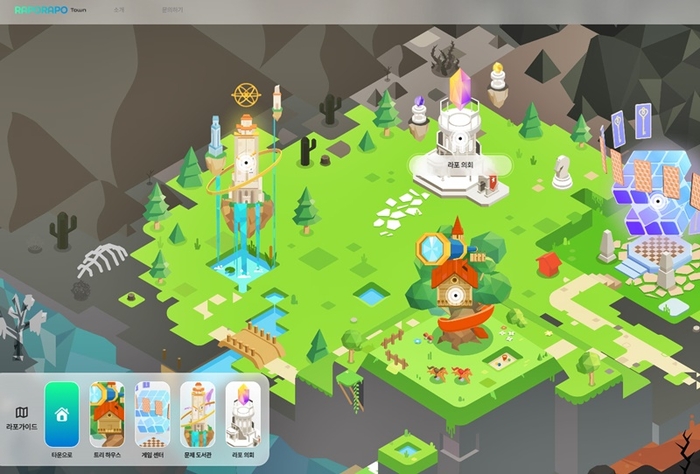Go back to town with 타운으로

tap(61, 413)
